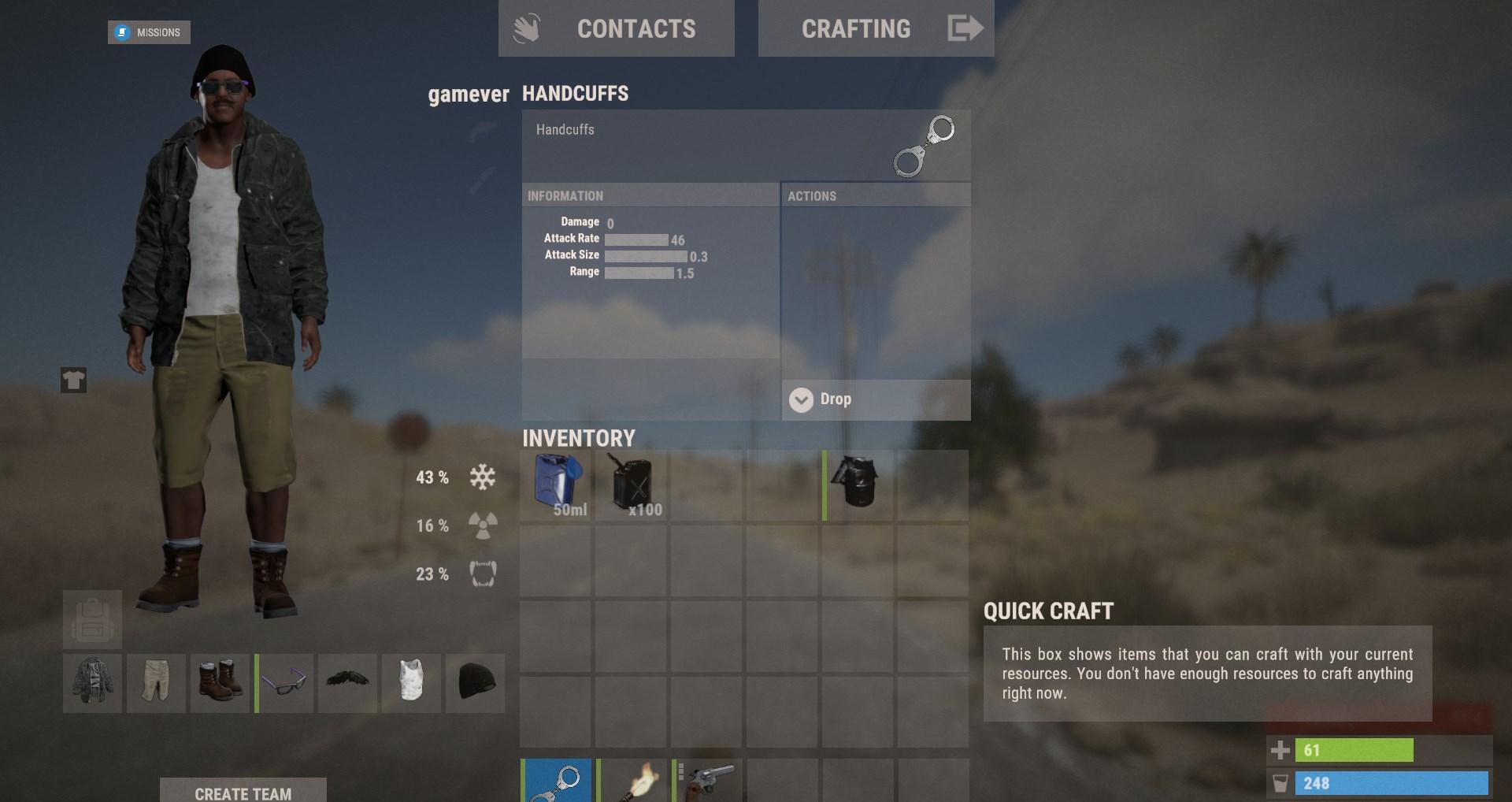
Task: Click the shirt icon beside the character model
Action: click(x=73, y=381)
